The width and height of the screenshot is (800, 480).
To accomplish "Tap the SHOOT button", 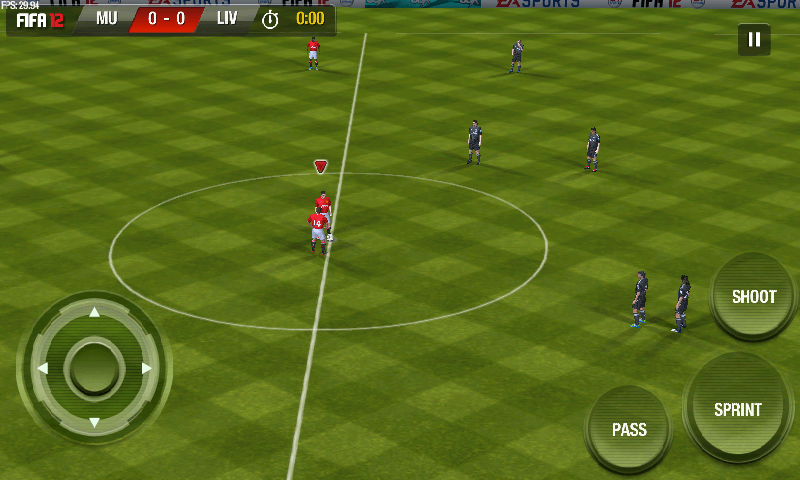I will point(754,297).
